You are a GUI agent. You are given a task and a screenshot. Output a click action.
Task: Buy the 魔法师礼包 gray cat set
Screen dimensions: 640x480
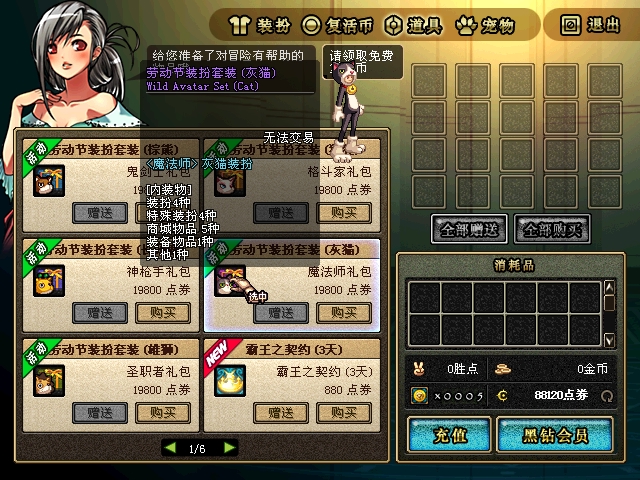344,312
